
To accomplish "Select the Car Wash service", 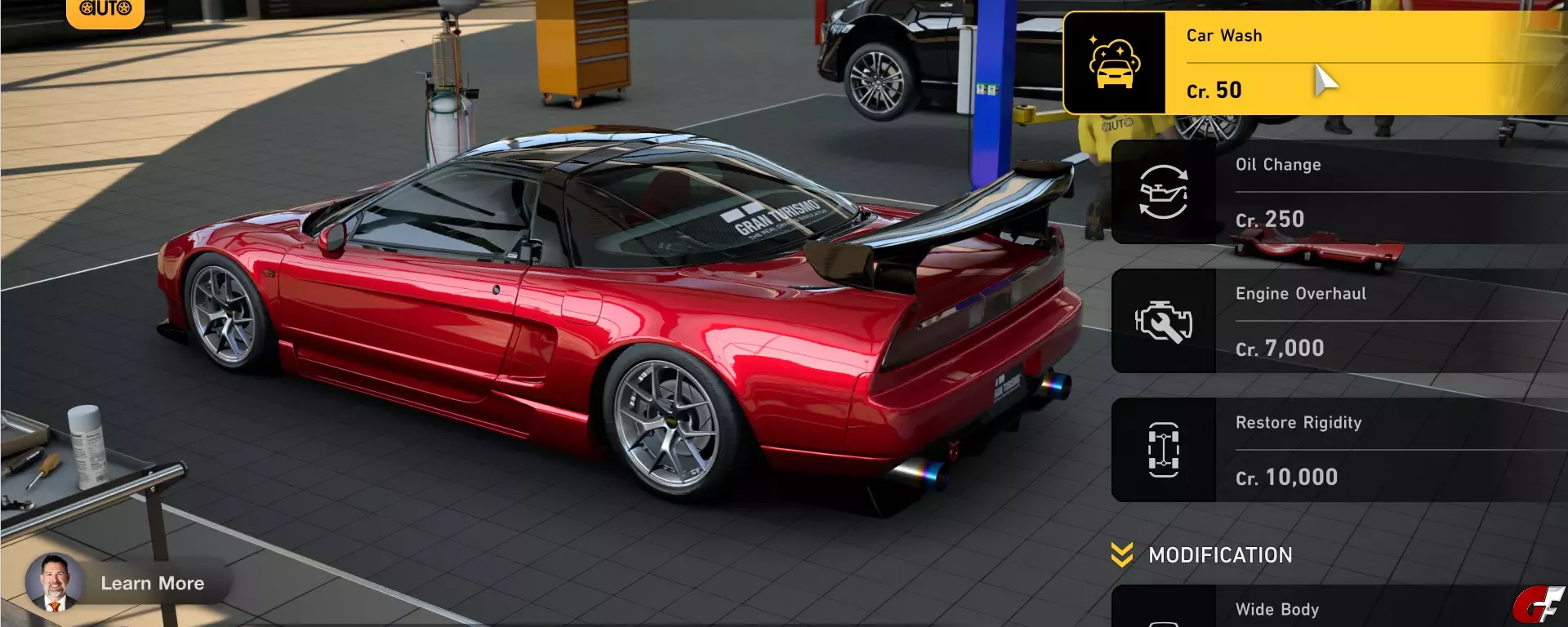I will (x=1315, y=63).
